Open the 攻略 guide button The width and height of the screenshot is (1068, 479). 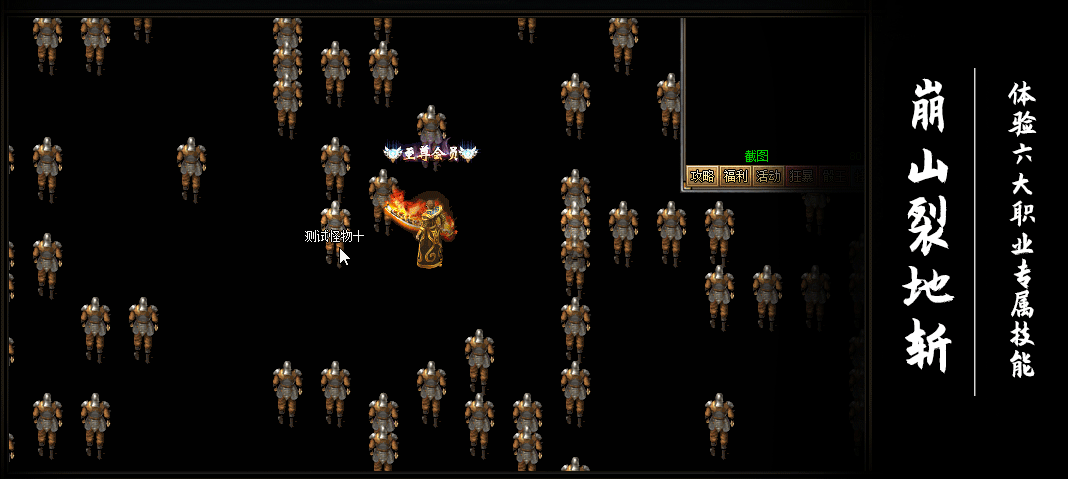coord(703,176)
